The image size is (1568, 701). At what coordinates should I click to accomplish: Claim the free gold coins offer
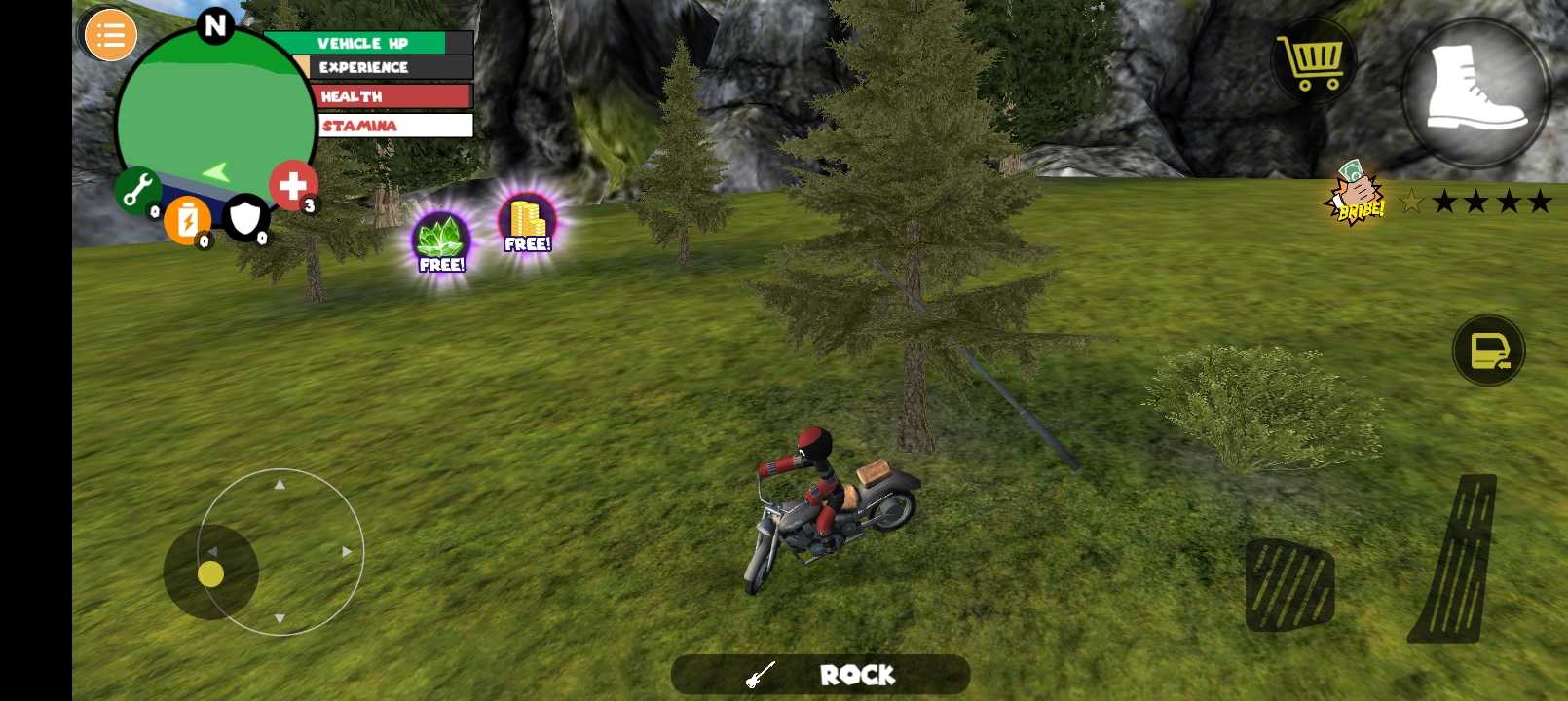[527, 224]
